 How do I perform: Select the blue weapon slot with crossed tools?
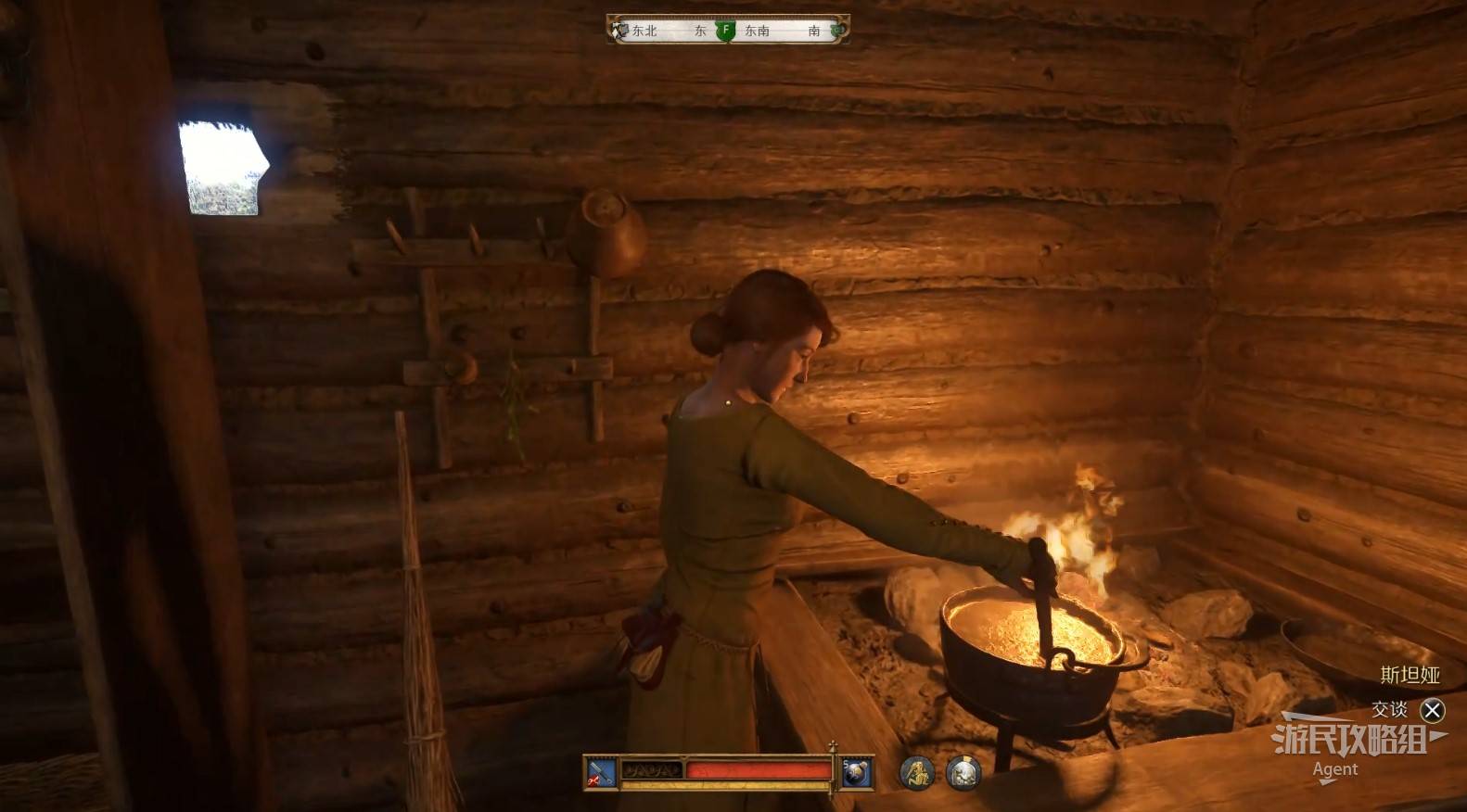(600, 772)
